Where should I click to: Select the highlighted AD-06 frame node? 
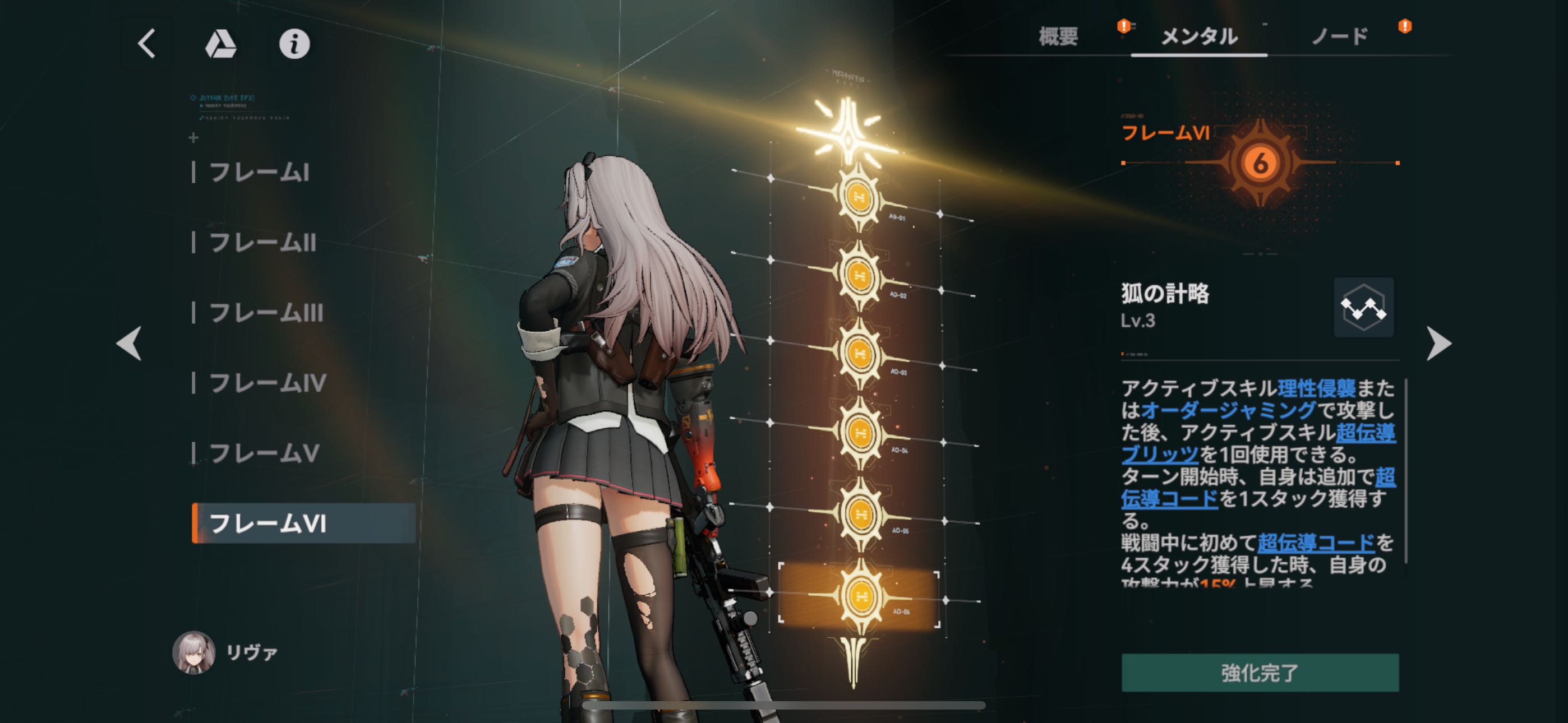(860, 596)
